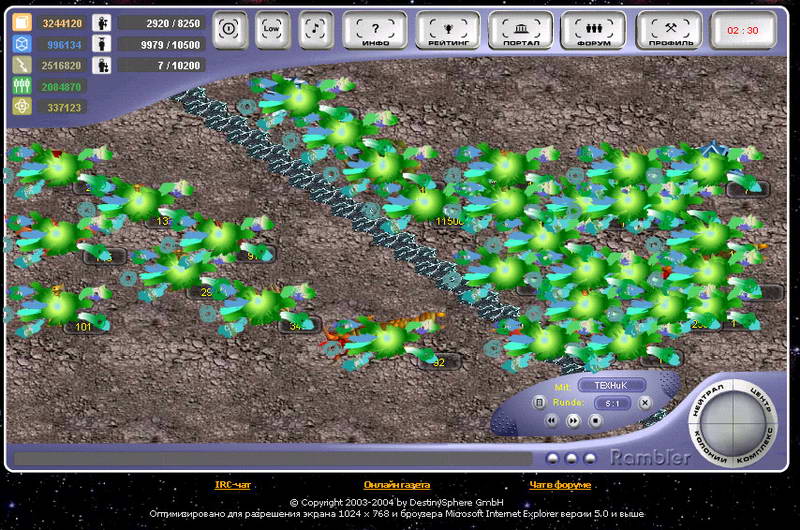
Task: Close the battle replay panel
Action: [645, 403]
